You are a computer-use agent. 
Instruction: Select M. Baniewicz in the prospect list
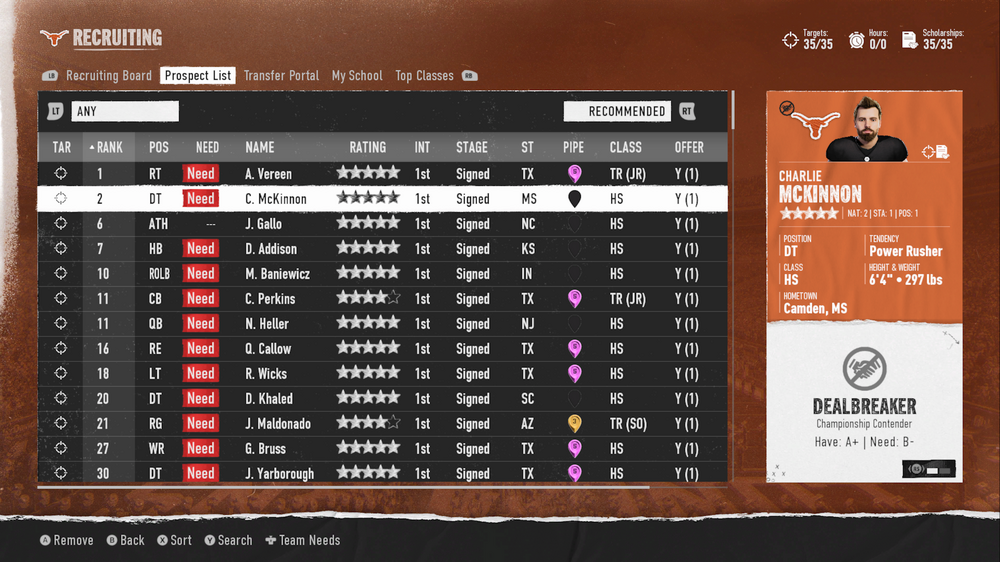278,274
